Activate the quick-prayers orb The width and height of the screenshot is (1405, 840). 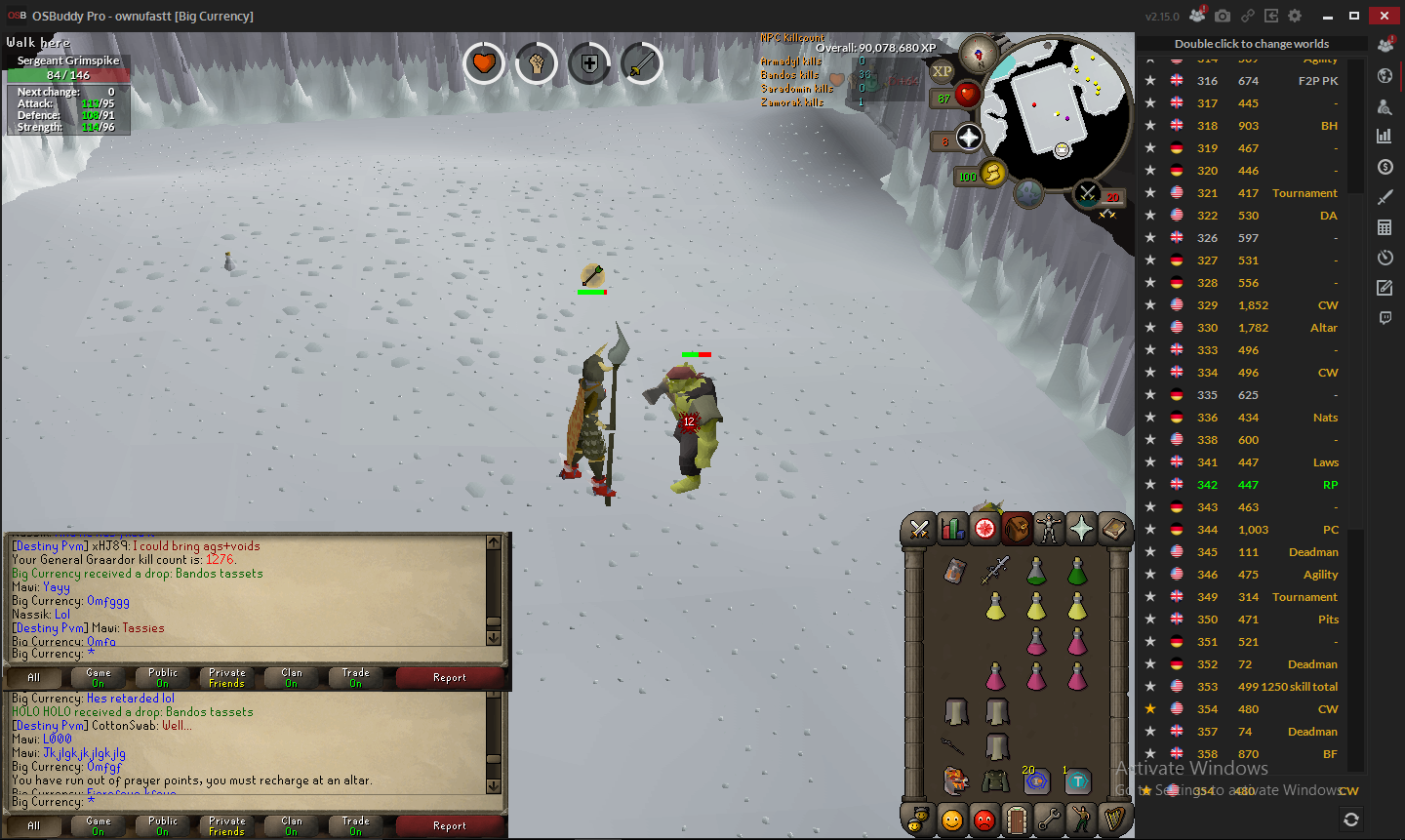click(x=969, y=138)
